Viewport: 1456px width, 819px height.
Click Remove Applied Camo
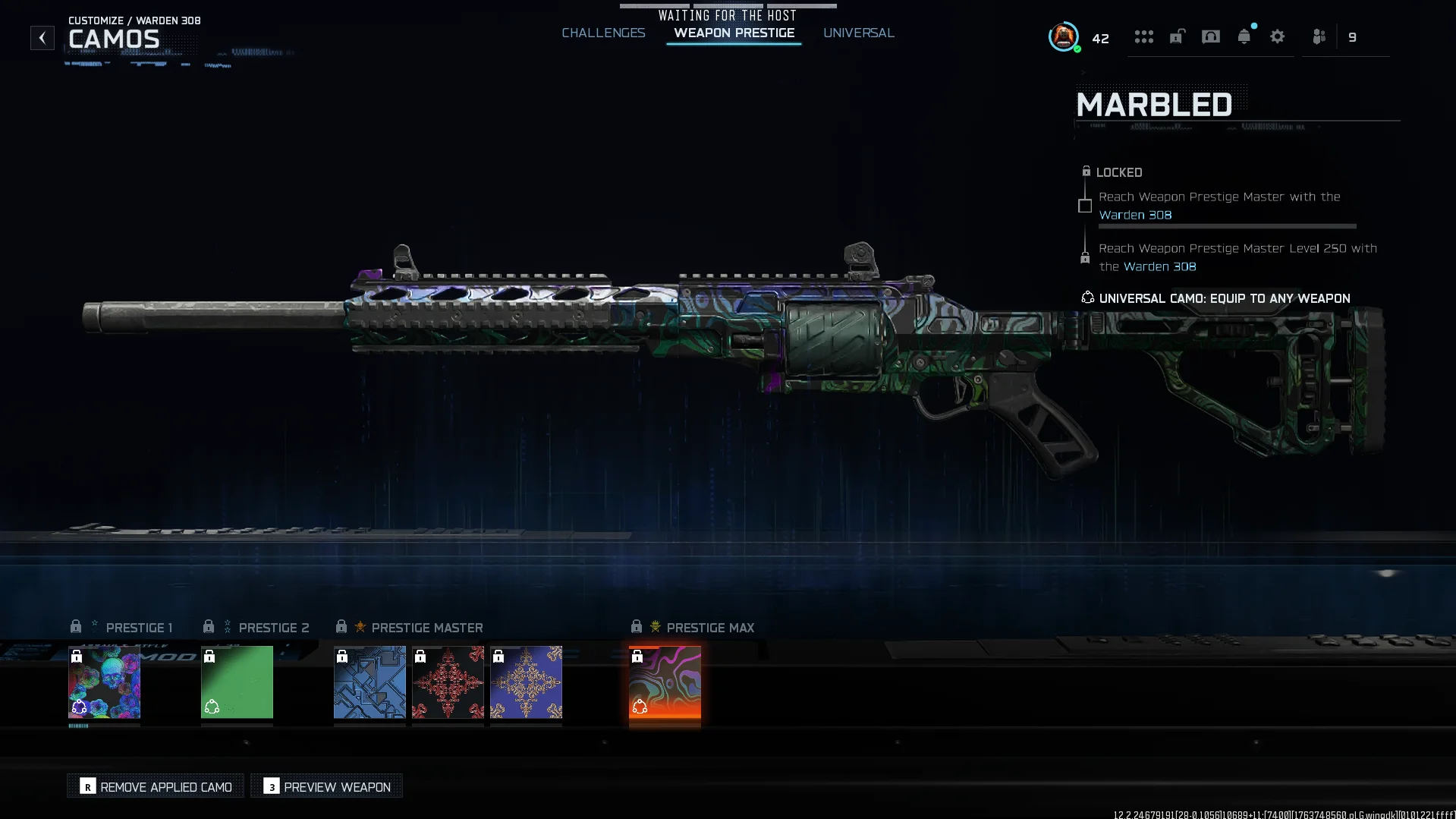coord(156,786)
